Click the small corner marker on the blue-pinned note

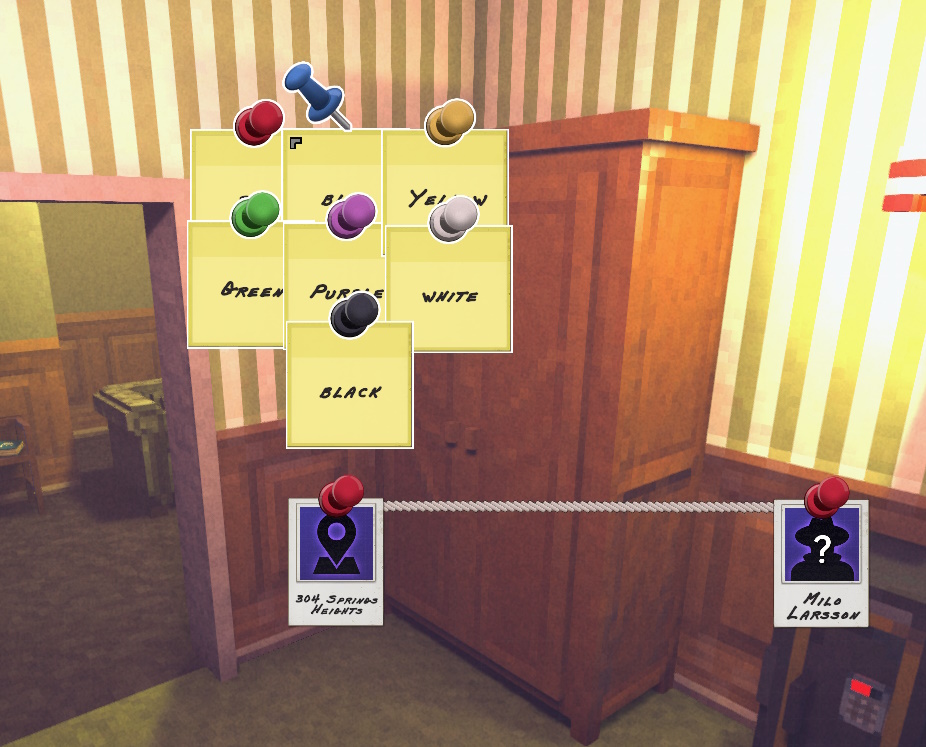[295, 144]
